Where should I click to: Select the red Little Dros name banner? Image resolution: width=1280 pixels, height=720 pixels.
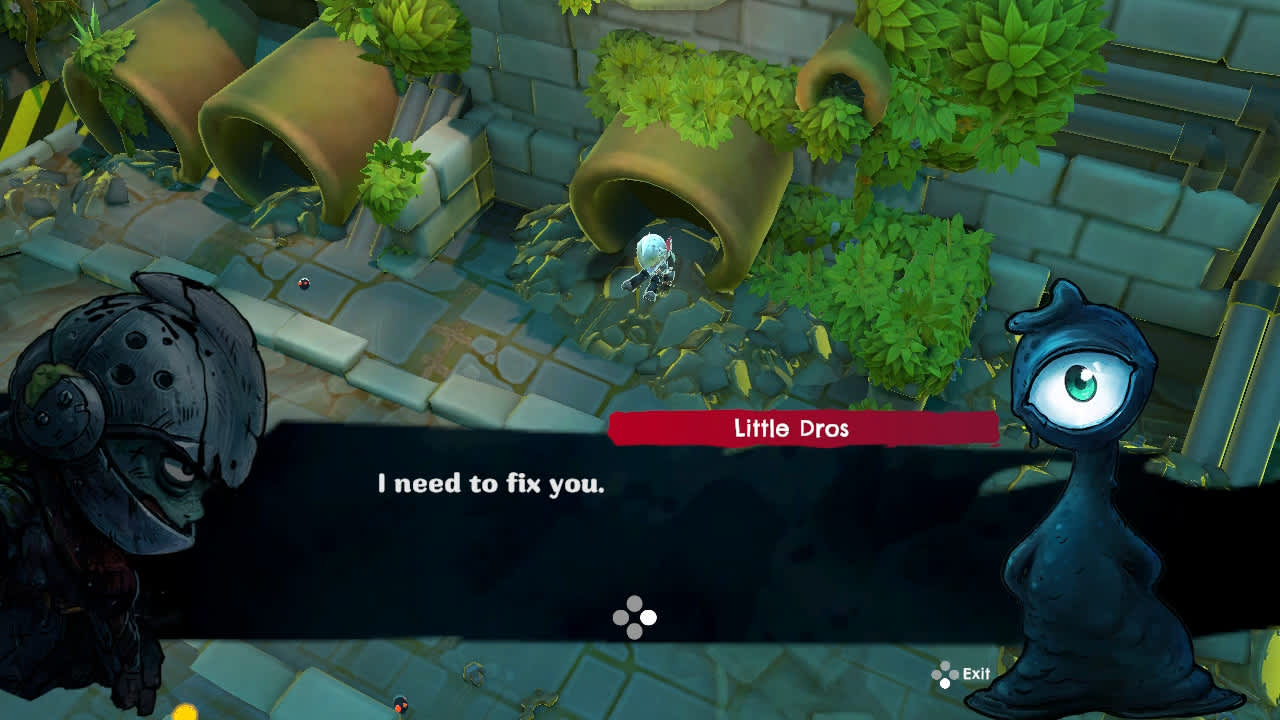(800, 430)
